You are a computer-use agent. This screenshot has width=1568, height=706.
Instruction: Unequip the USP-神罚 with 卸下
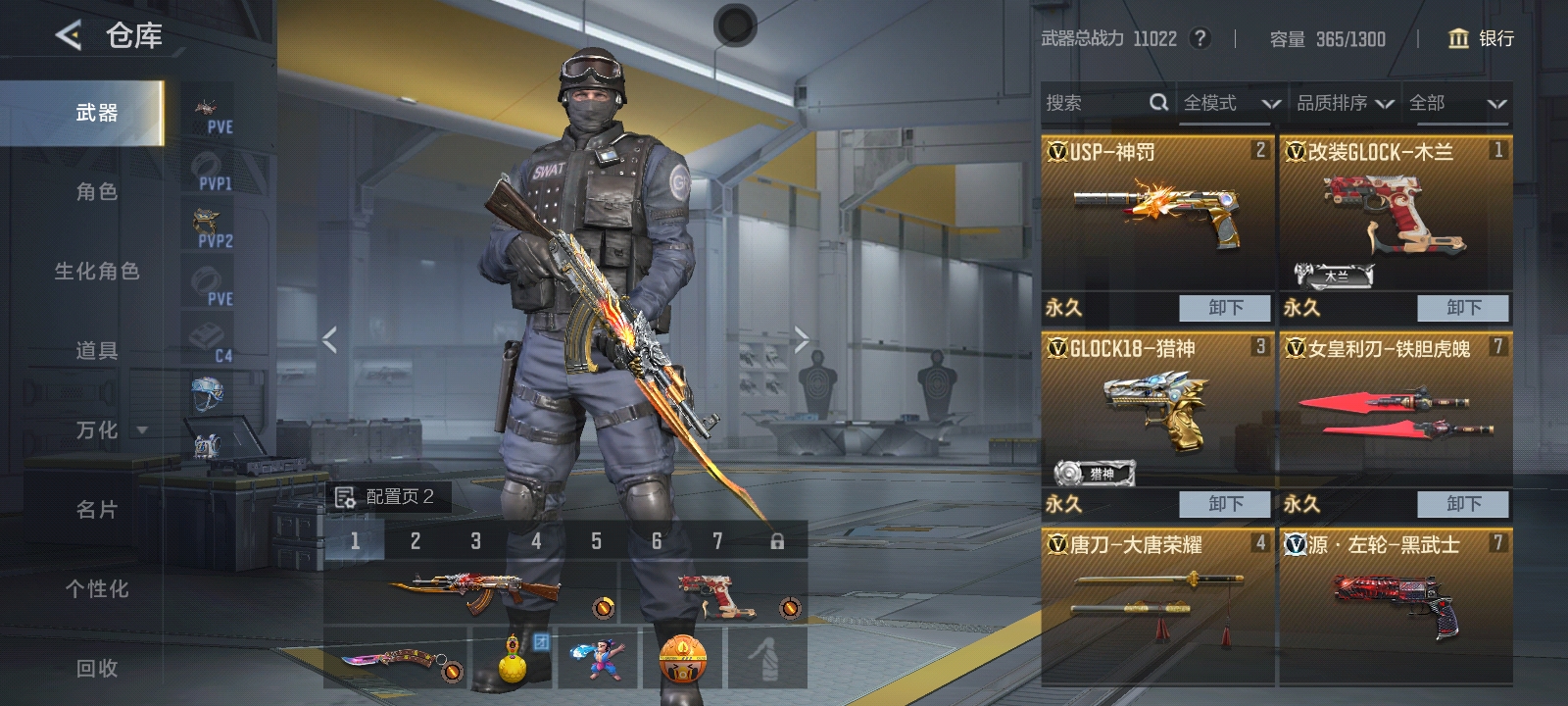[1224, 308]
